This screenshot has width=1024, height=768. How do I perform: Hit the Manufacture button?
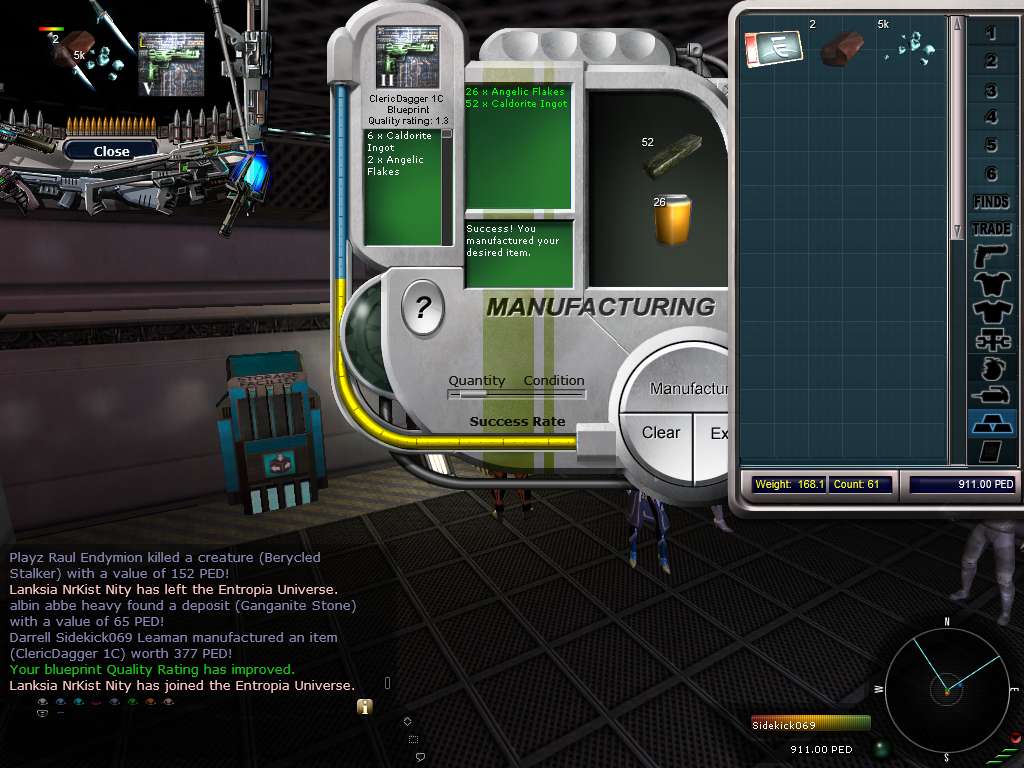[x=690, y=388]
